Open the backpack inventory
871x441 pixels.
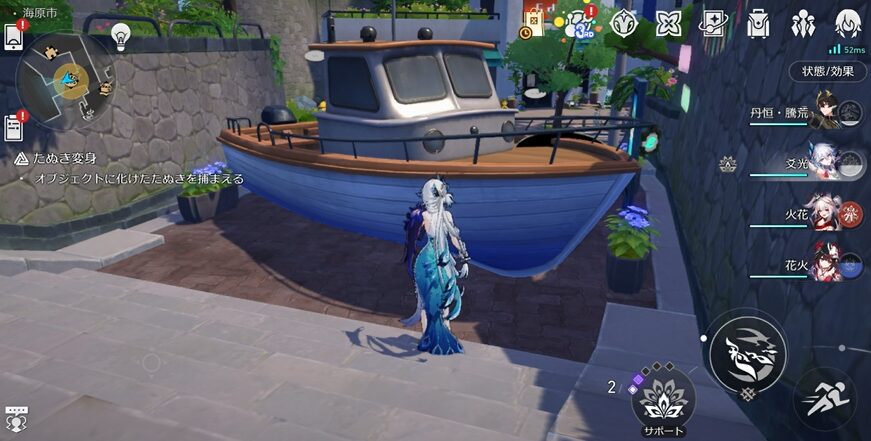click(x=758, y=23)
